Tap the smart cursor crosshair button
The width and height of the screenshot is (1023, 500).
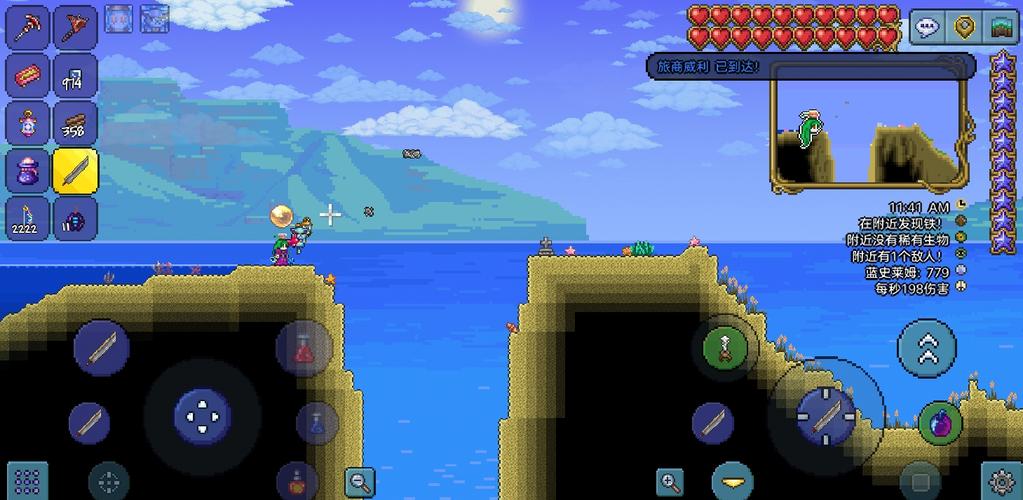point(109,480)
